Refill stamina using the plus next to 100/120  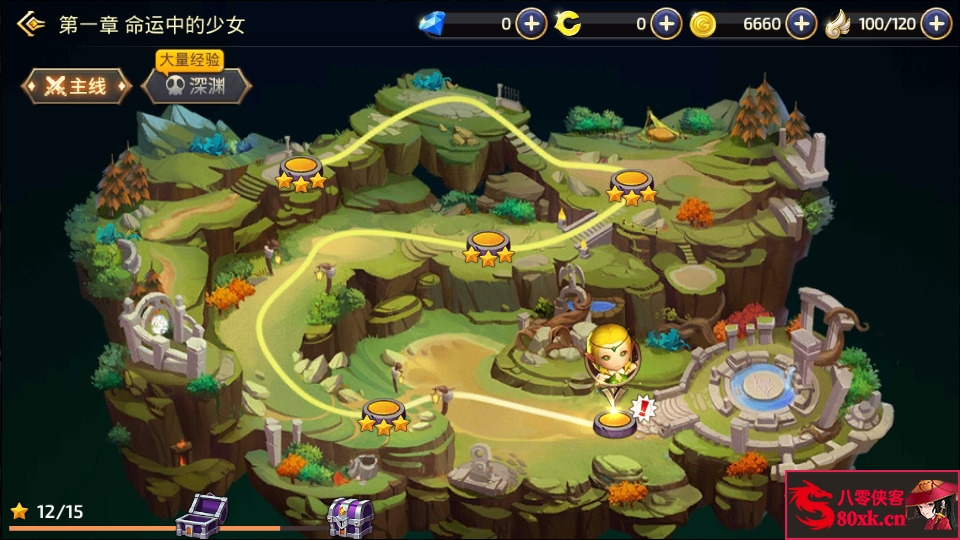click(936, 24)
